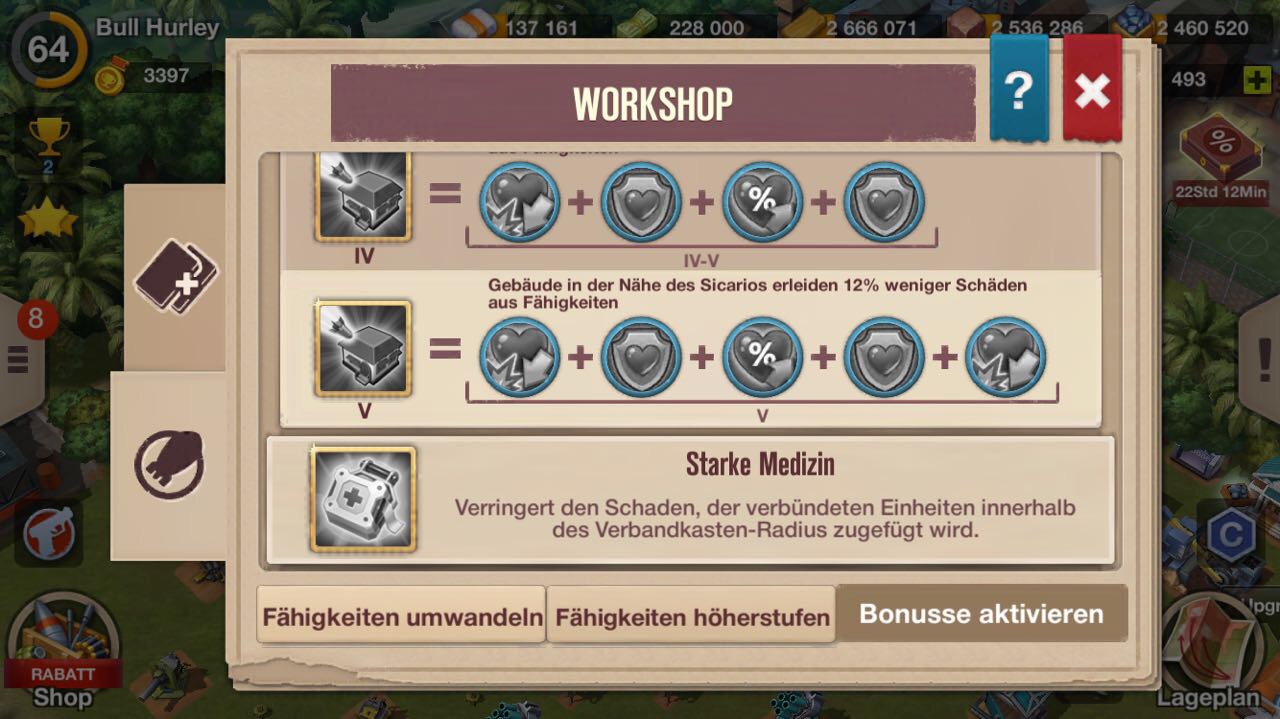Select the level IV Sicario bonus icon
This screenshot has height=719, width=1280.
[364, 197]
